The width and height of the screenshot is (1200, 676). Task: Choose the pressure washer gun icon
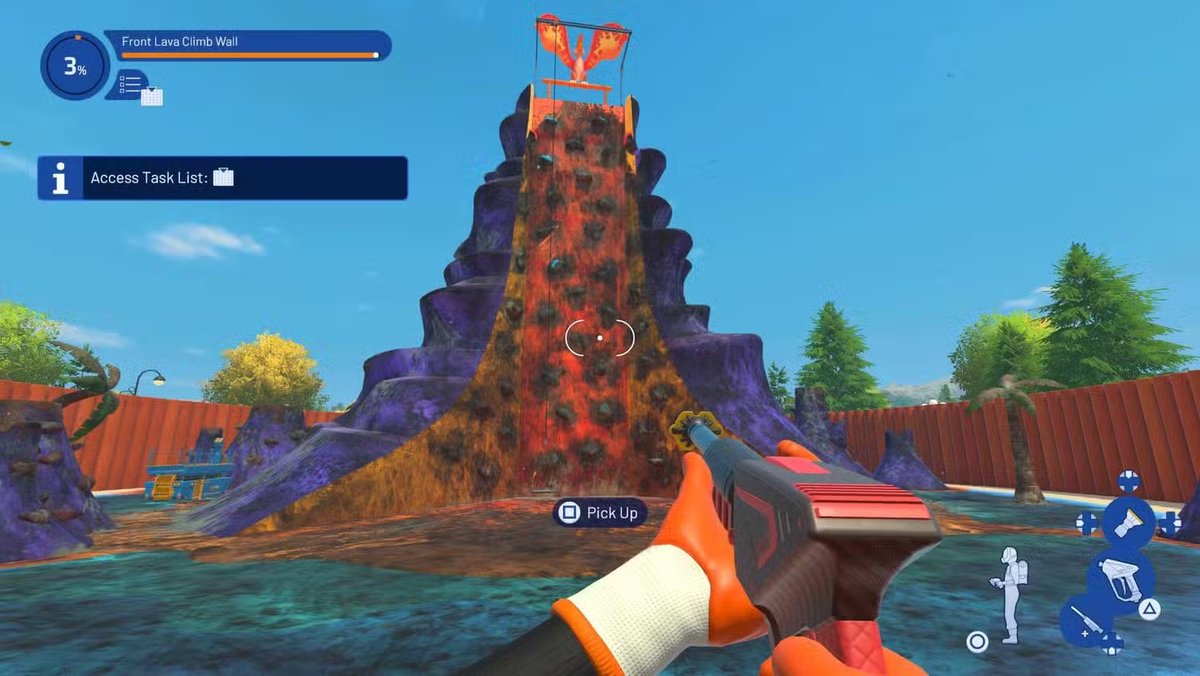click(x=1120, y=577)
